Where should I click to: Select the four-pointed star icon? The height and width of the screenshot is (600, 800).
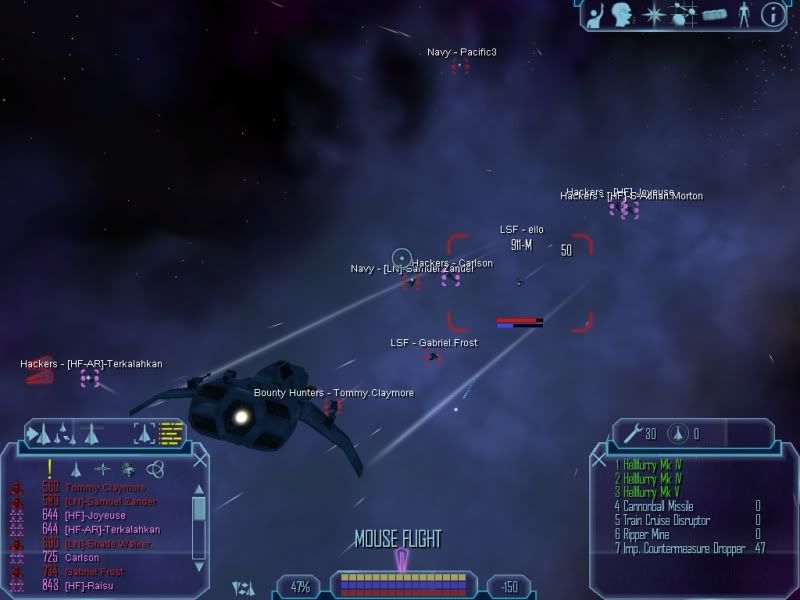[x=655, y=14]
